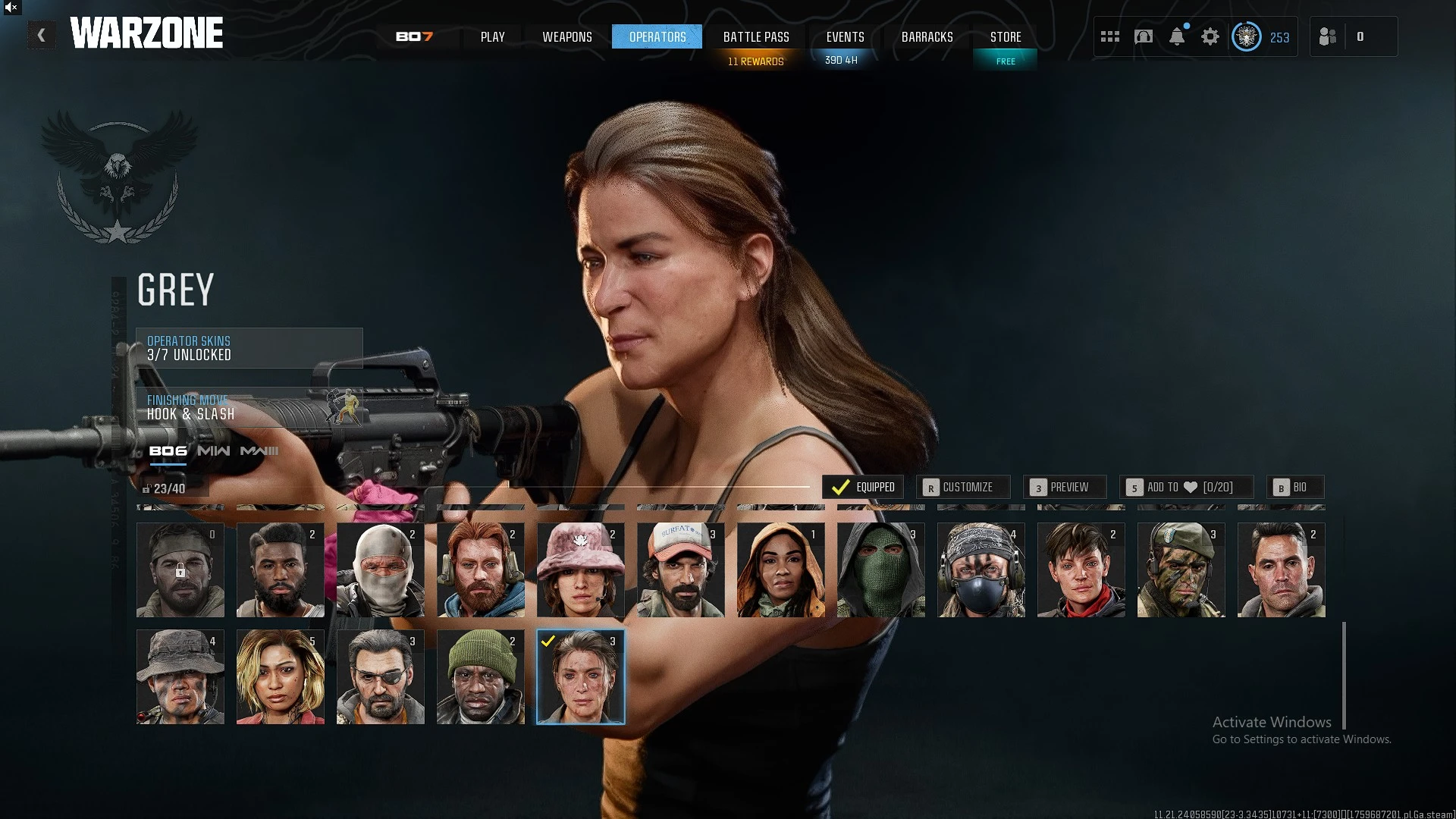This screenshot has height=819, width=1456.
Task: Customize the Grey operator
Action: point(962,487)
